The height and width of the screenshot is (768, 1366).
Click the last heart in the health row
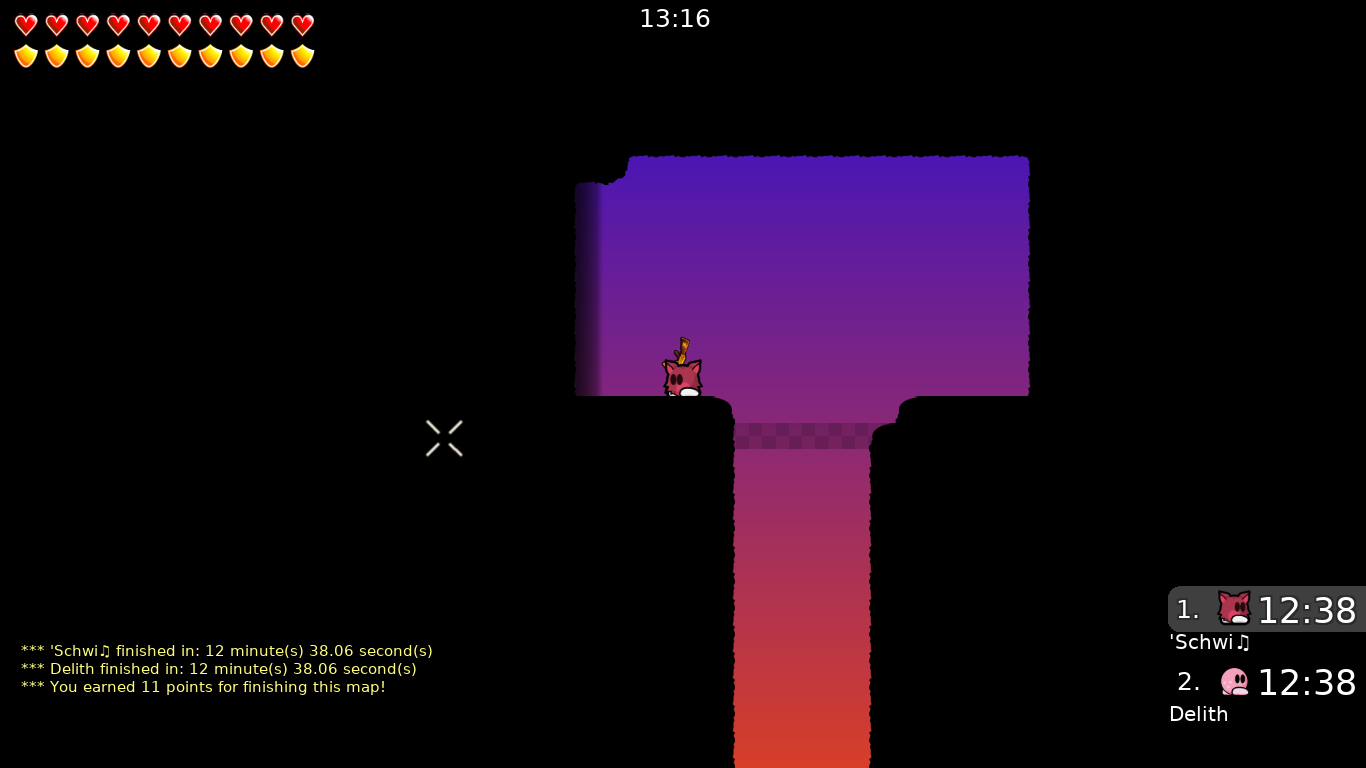pyautogui.click(x=302, y=24)
